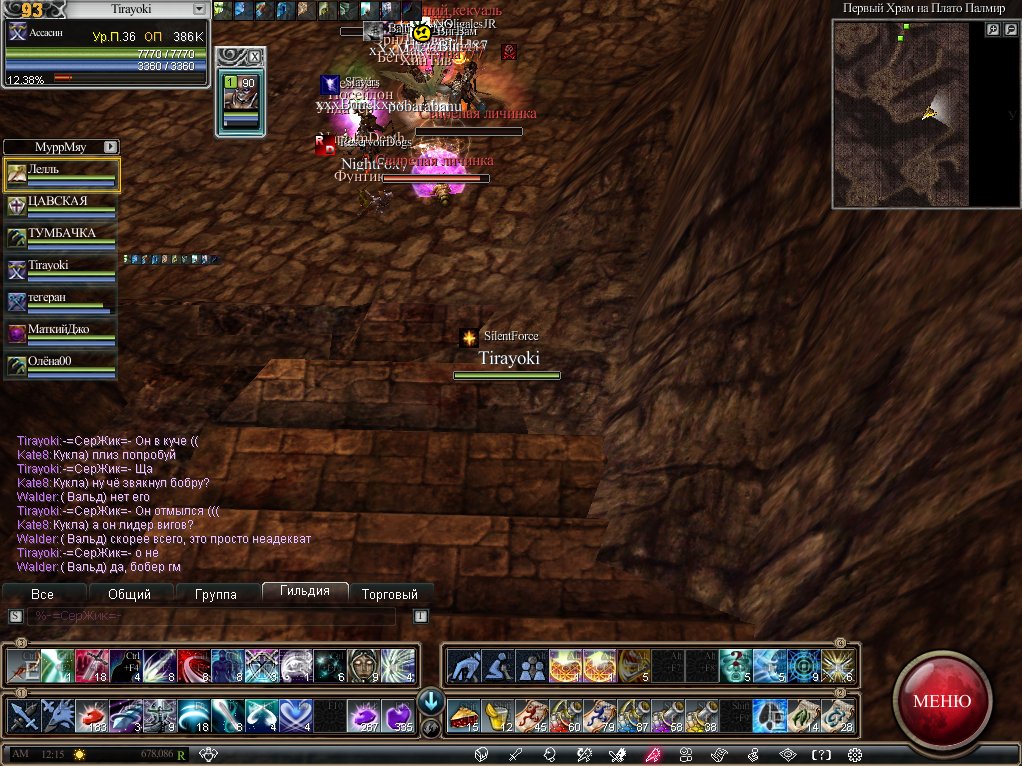Target party member ТУМБАЧКА

62,238
